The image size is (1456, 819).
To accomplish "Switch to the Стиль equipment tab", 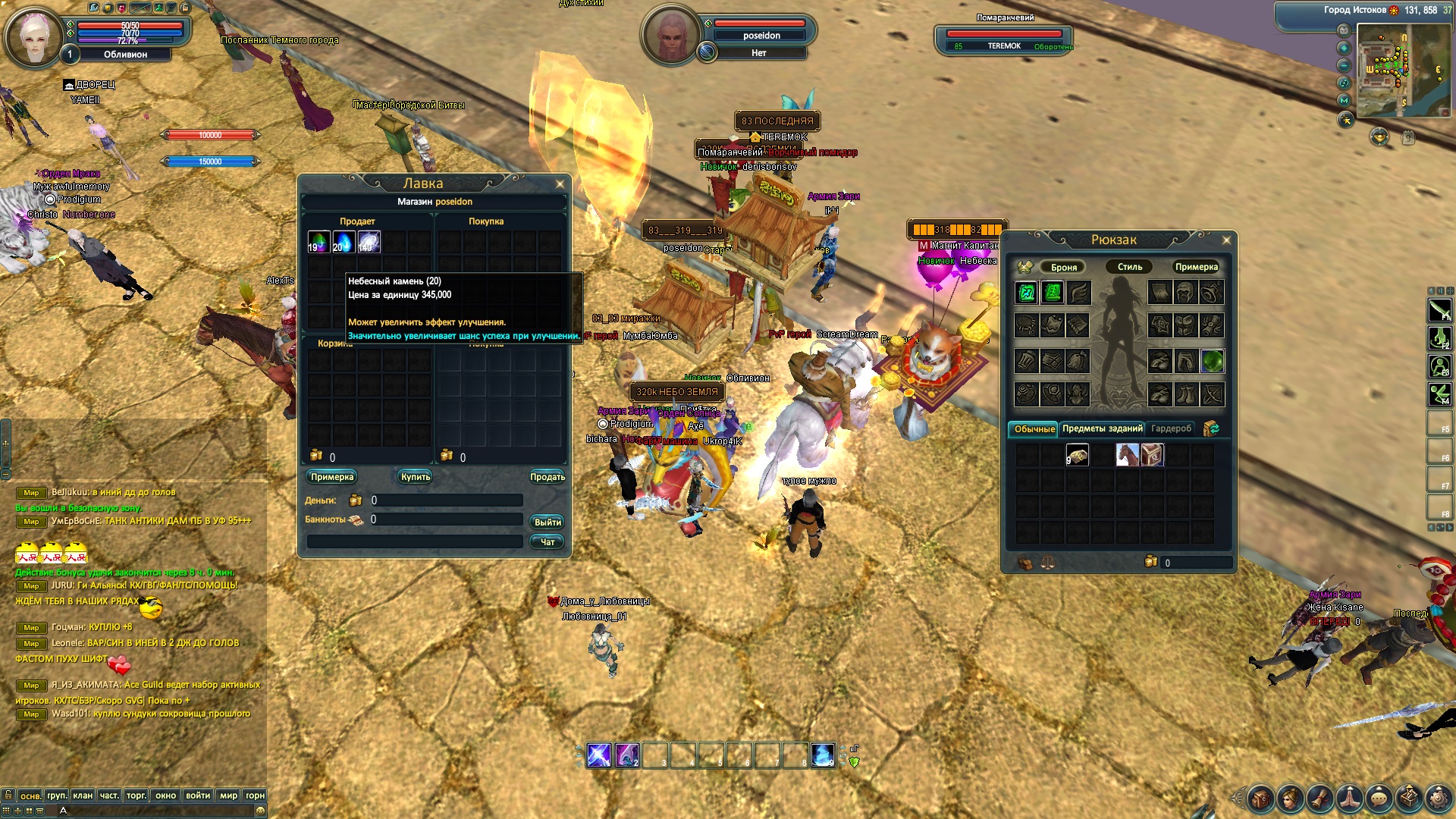I will point(1129,267).
